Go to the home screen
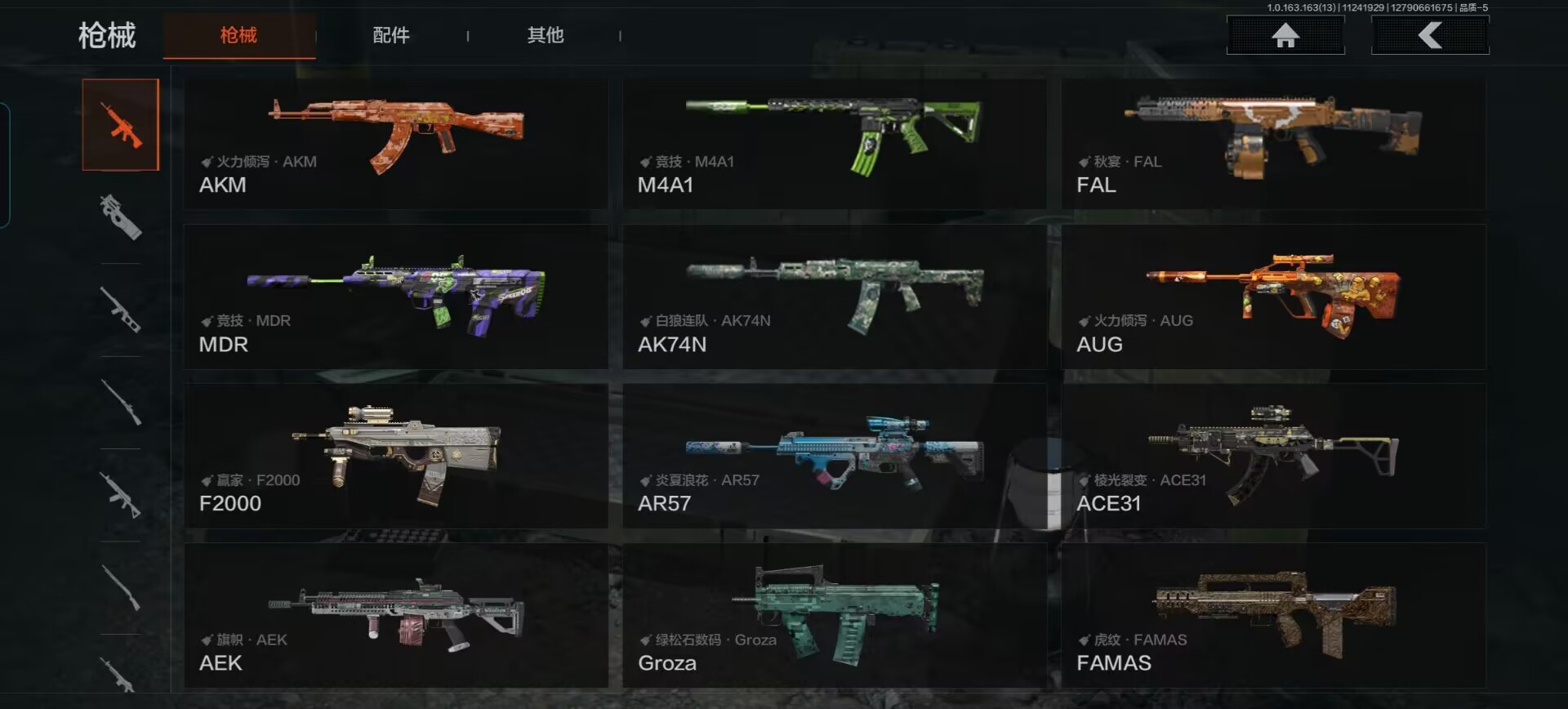Screen dimensions: 1568x709 pyautogui.click(x=1285, y=35)
